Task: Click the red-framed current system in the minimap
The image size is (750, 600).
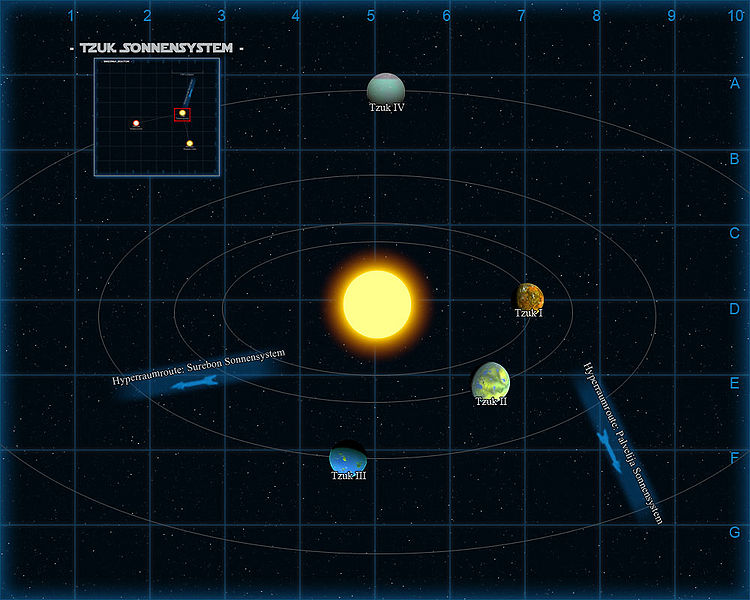Action: (x=183, y=114)
